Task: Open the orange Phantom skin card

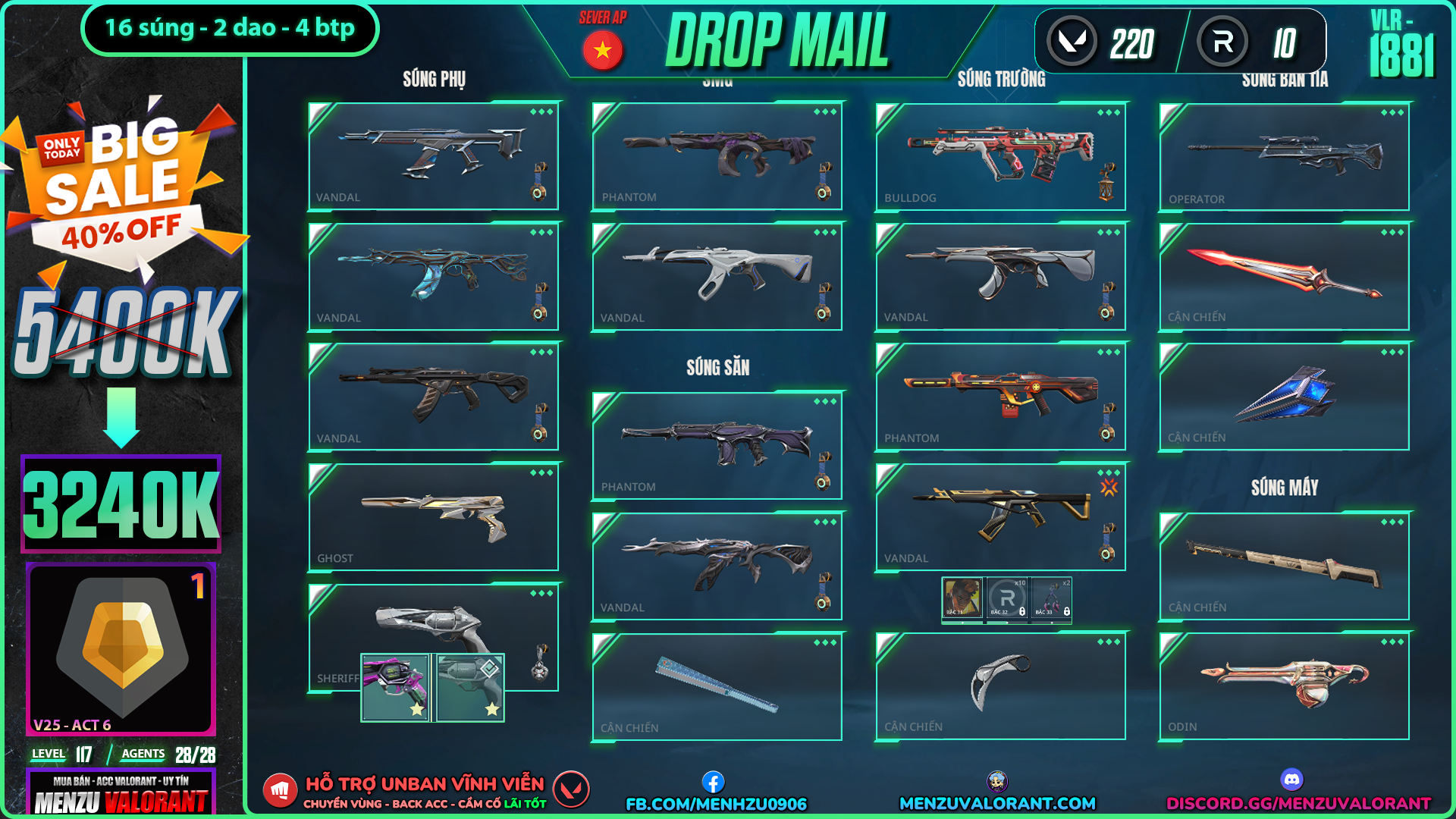Action: click(x=1000, y=397)
